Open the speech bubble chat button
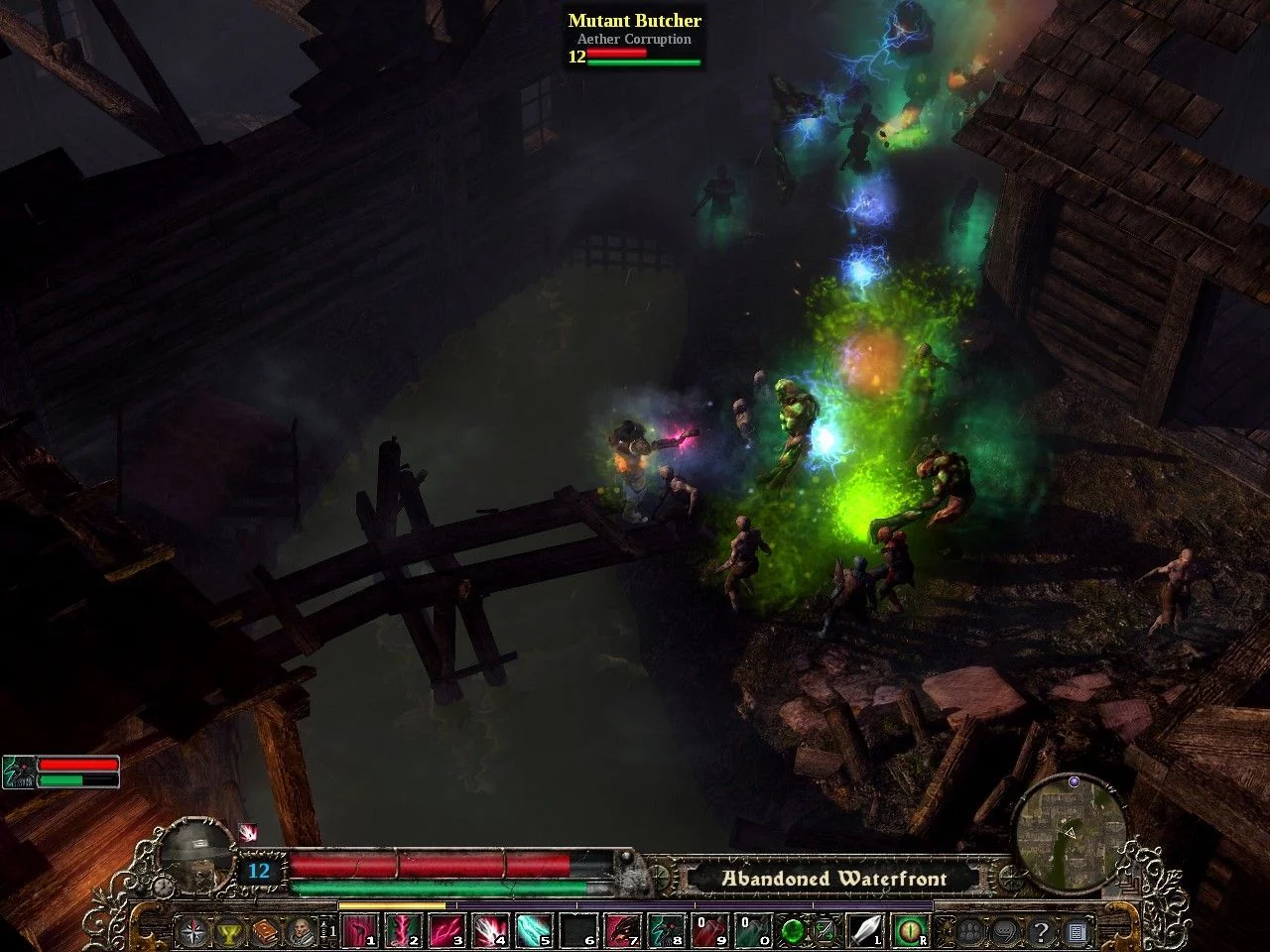The height and width of the screenshot is (952, 1270). [1005, 932]
